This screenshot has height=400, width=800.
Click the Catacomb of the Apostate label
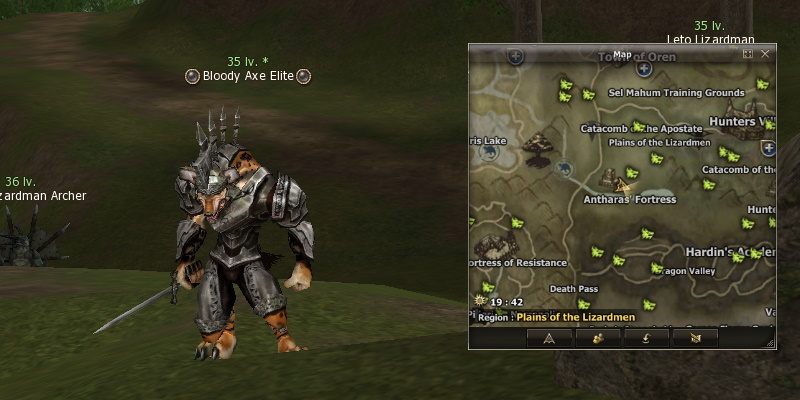(x=645, y=128)
